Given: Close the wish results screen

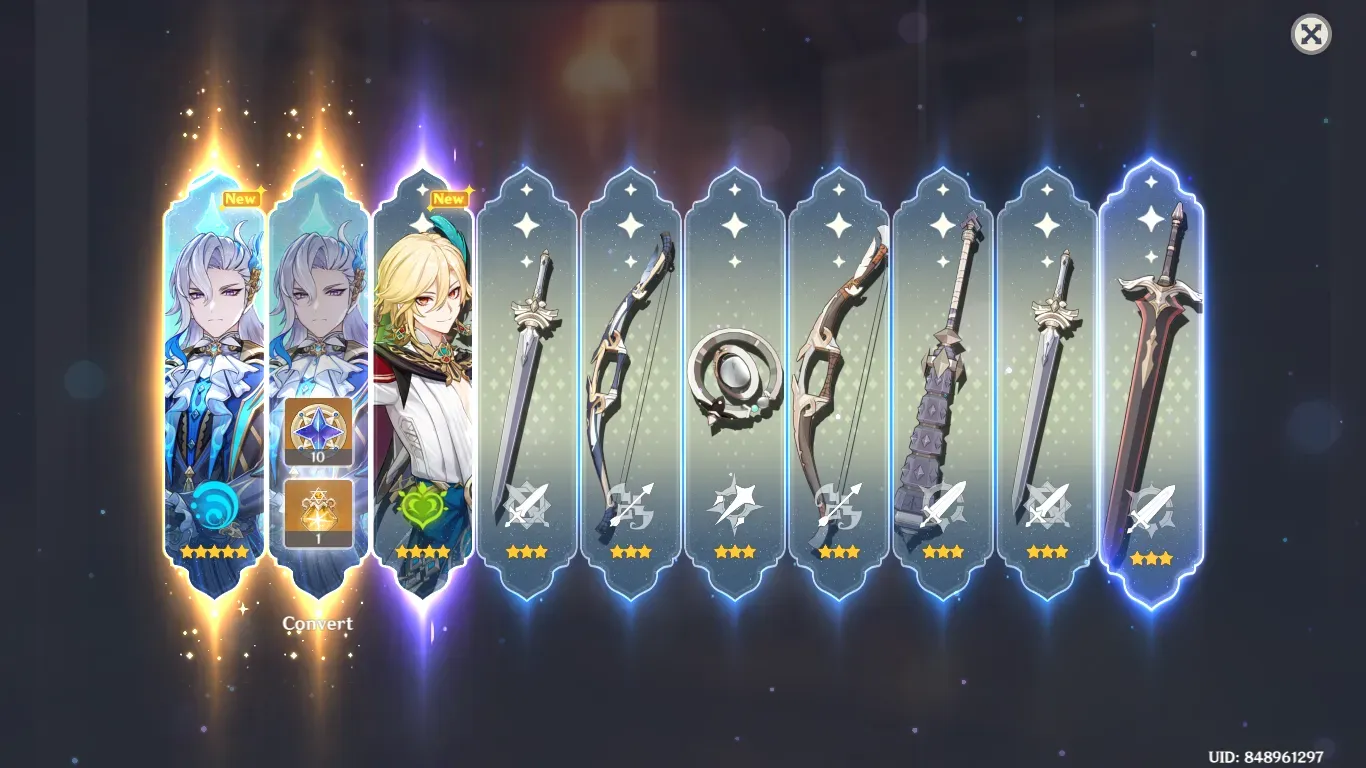Looking at the screenshot, I should coord(1311,35).
